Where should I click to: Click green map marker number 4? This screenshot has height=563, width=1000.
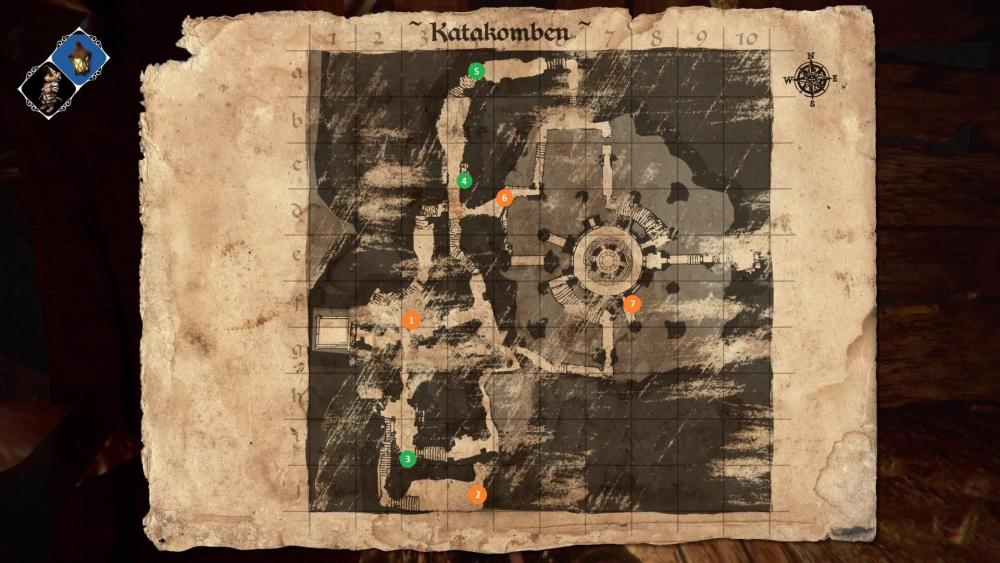(x=464, y=181)
